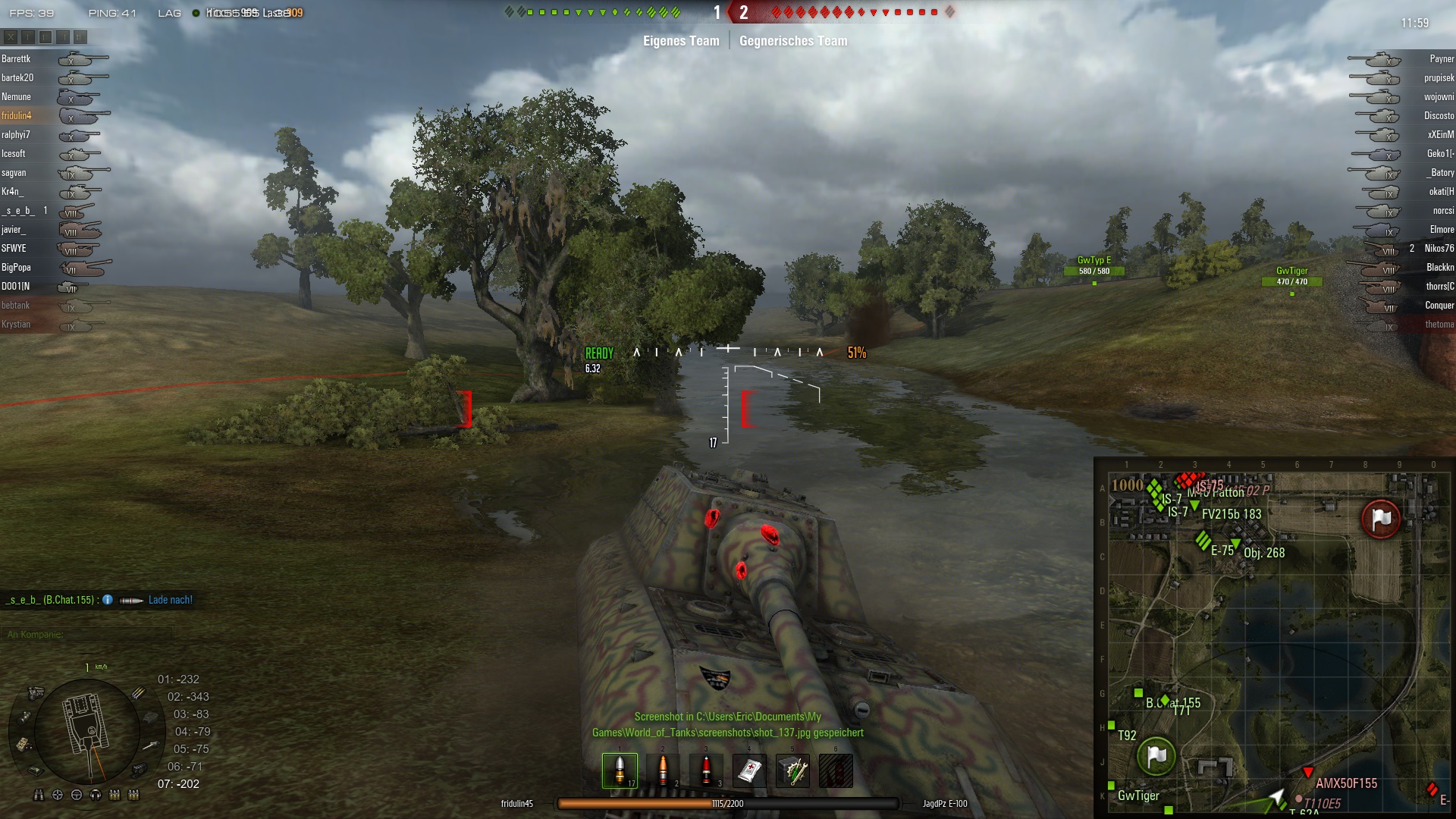Select enemy player Conquer in the list
Viewport: 1456px width, 819px height.
coord(1439,305)
